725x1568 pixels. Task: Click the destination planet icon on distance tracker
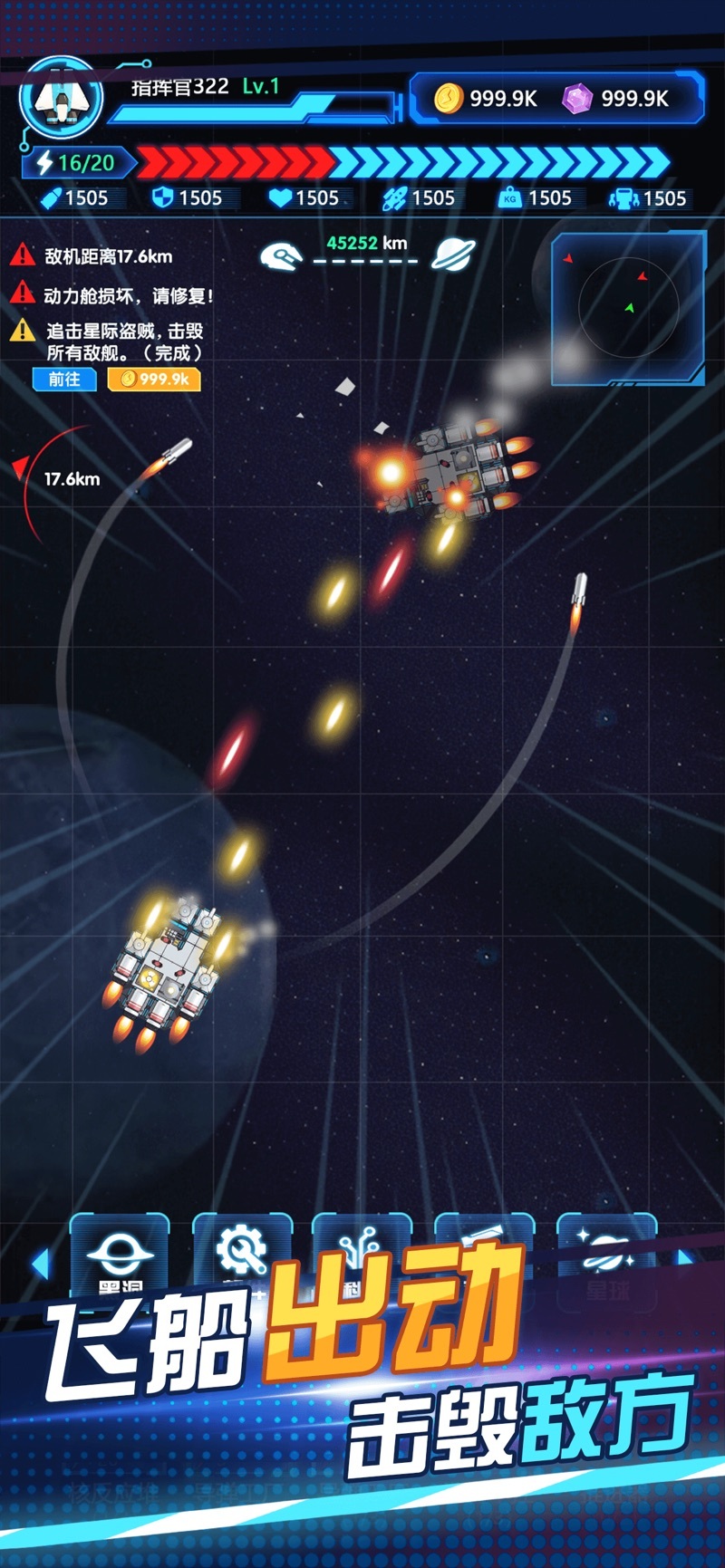click(x=453, y=255)
